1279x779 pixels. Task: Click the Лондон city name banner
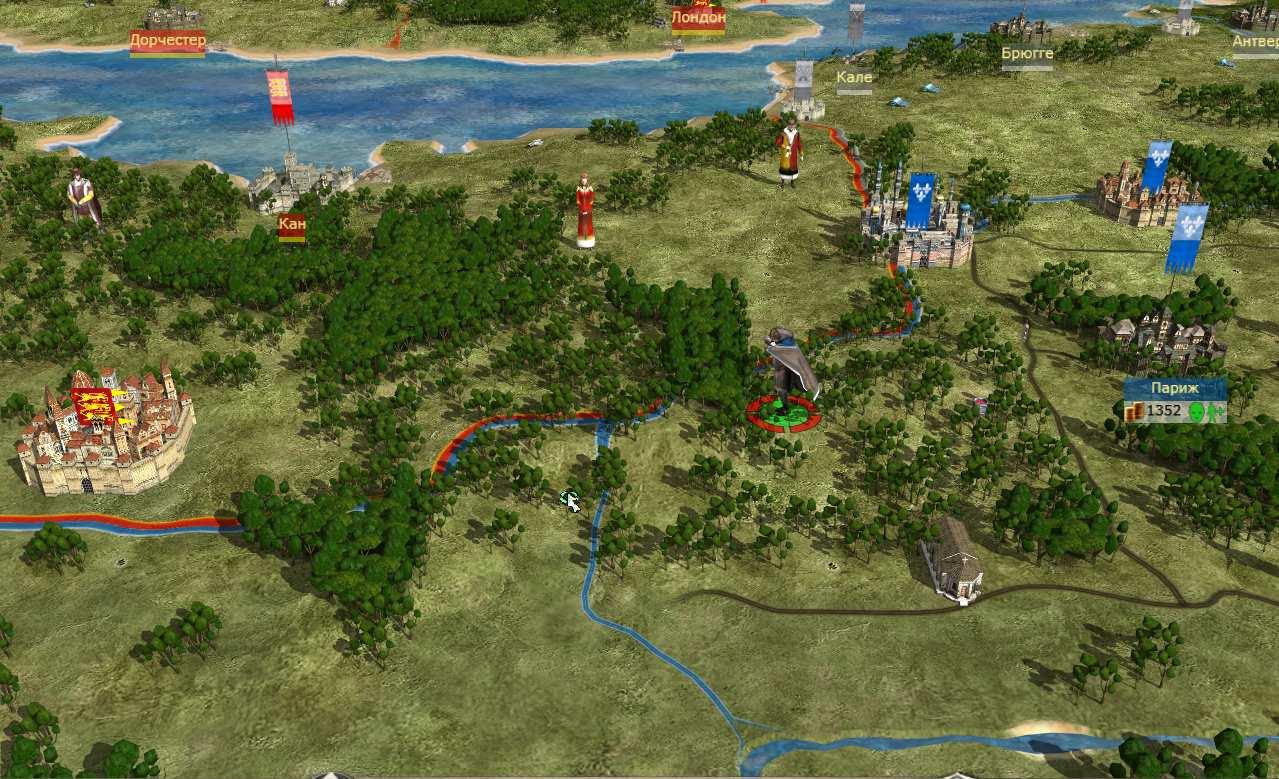pyautogui.click(x=698, y=18)
